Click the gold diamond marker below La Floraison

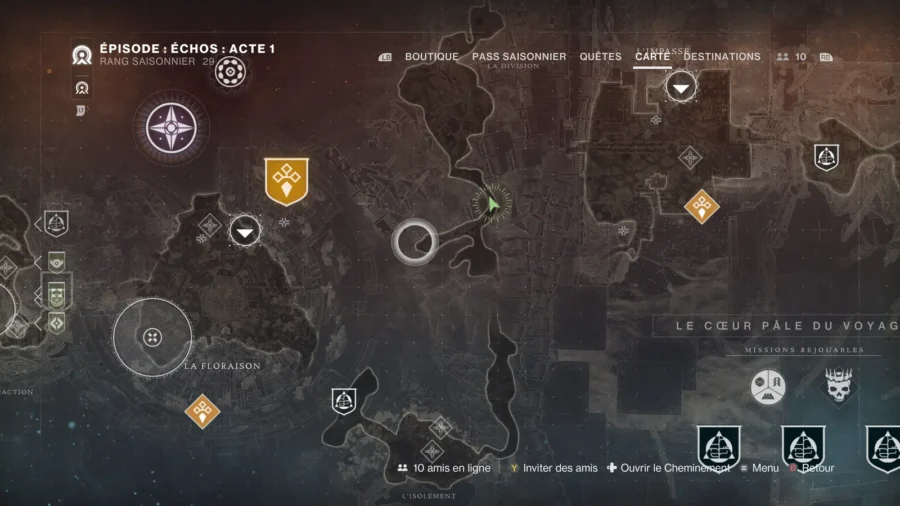click(202, 409)
